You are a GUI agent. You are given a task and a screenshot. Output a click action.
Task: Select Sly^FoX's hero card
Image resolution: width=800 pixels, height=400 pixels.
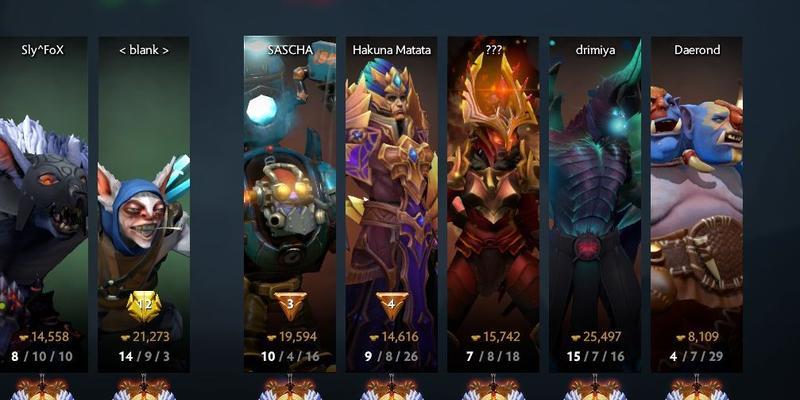click(x=43, y=200)
